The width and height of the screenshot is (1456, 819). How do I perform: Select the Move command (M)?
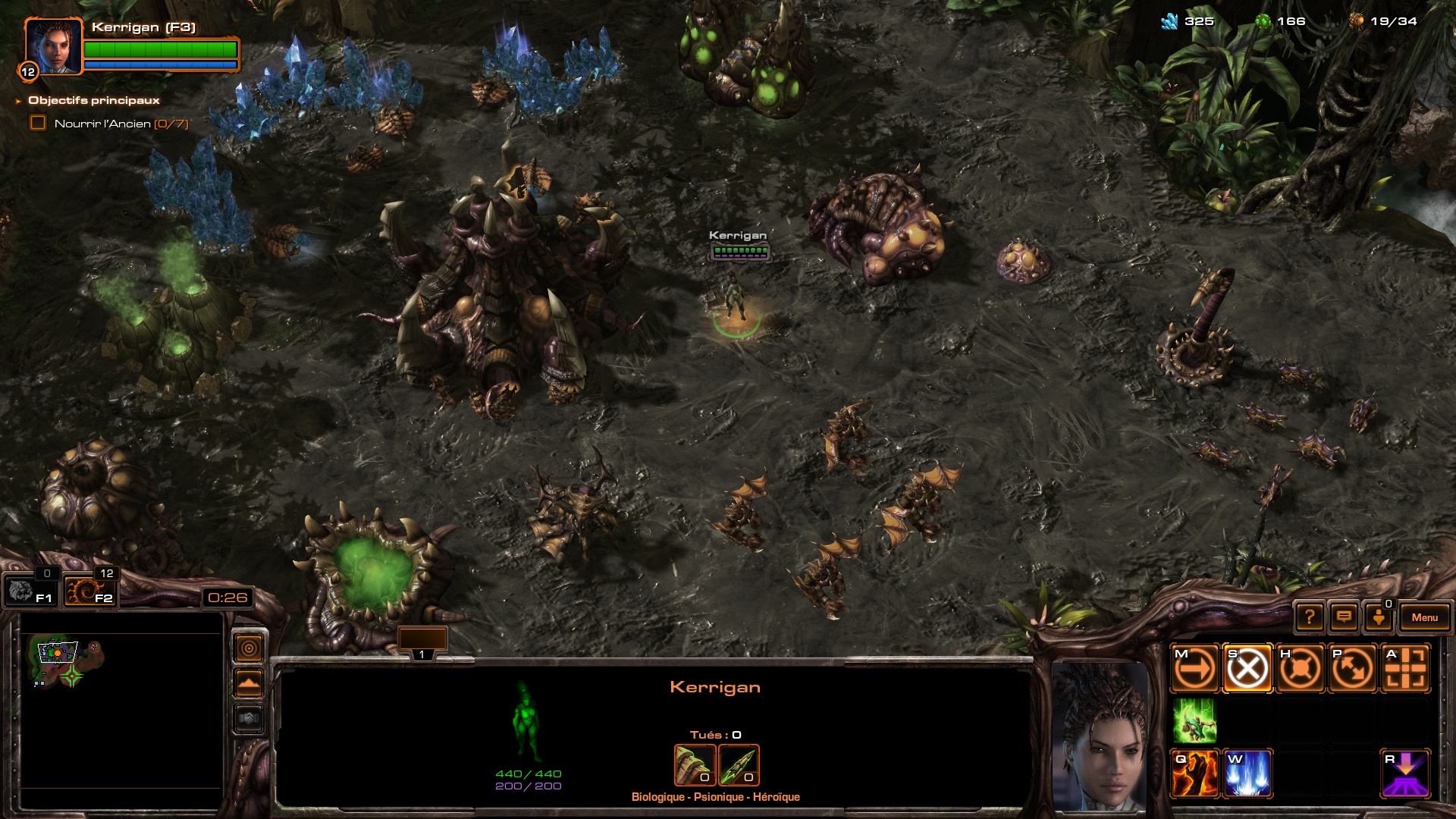point(1195,669)
